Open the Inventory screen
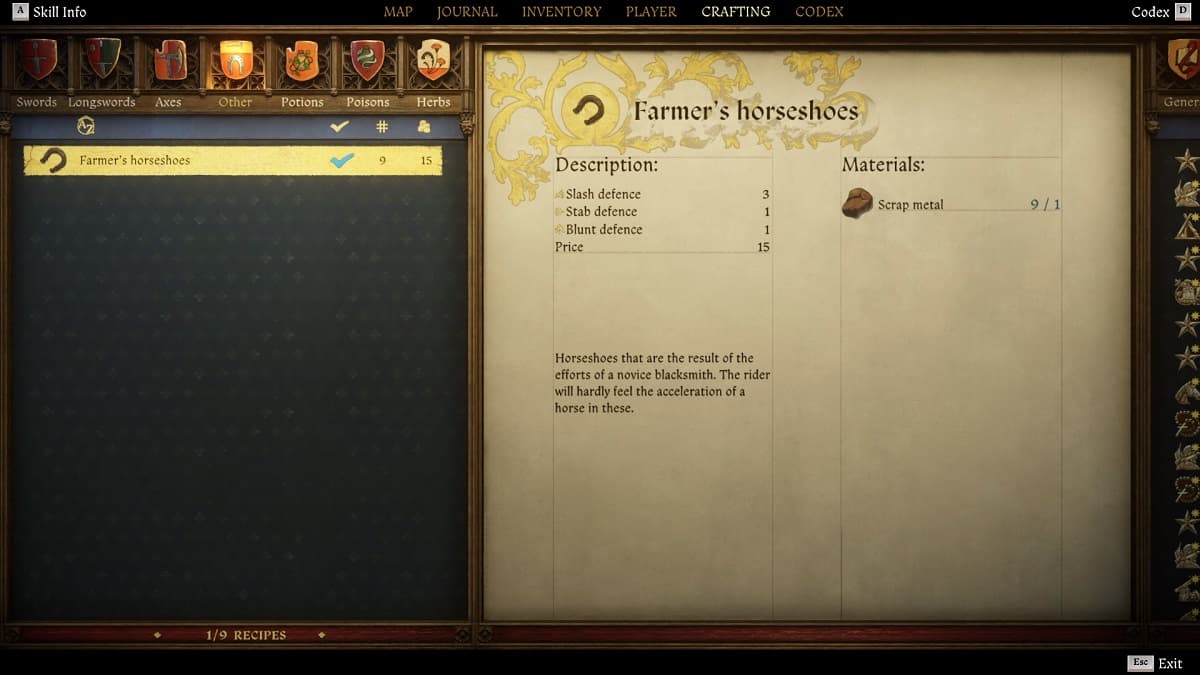The width and height of the screenshot is (1200, 675). [x=561, y=12]
